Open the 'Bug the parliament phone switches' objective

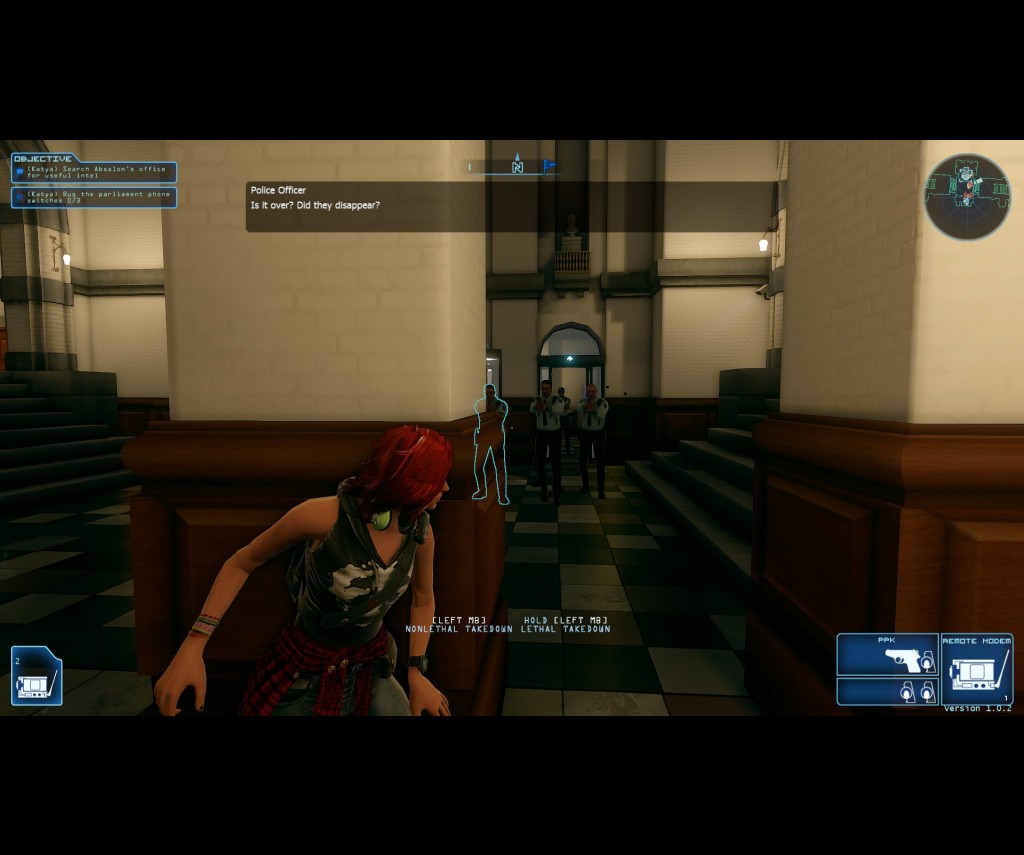94,197
